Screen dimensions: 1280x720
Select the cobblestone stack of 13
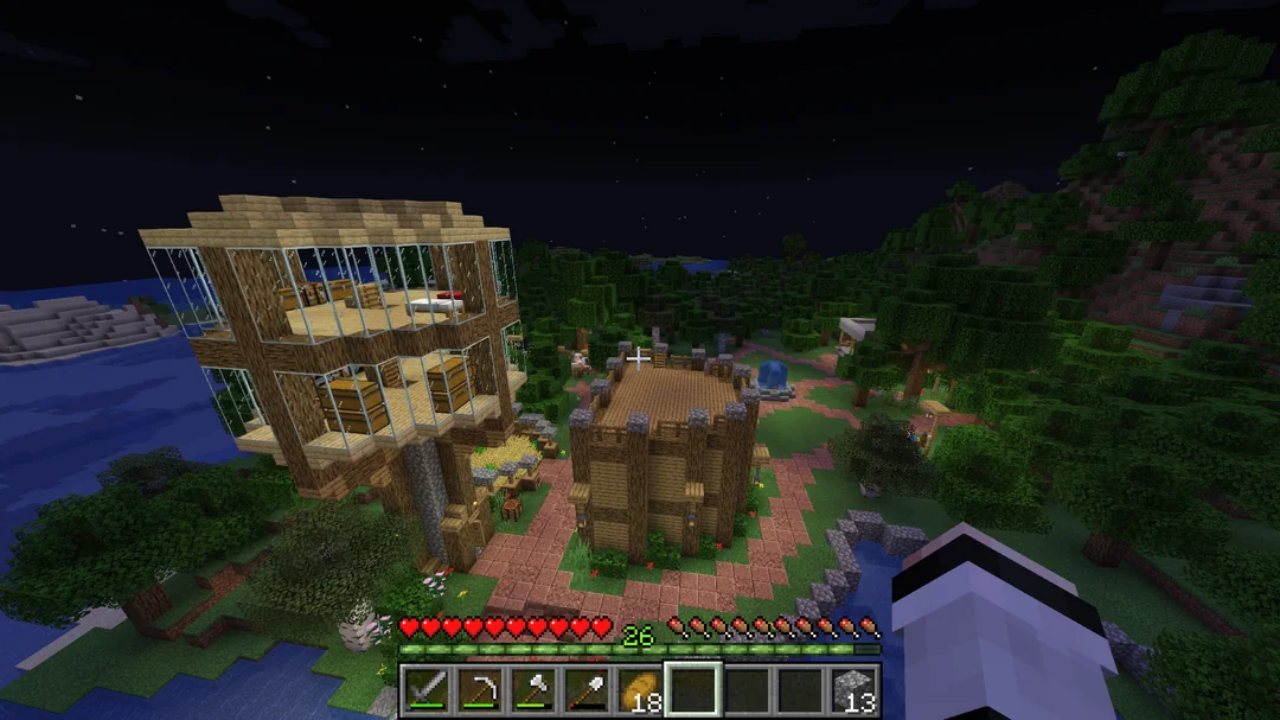coord(853,690)
